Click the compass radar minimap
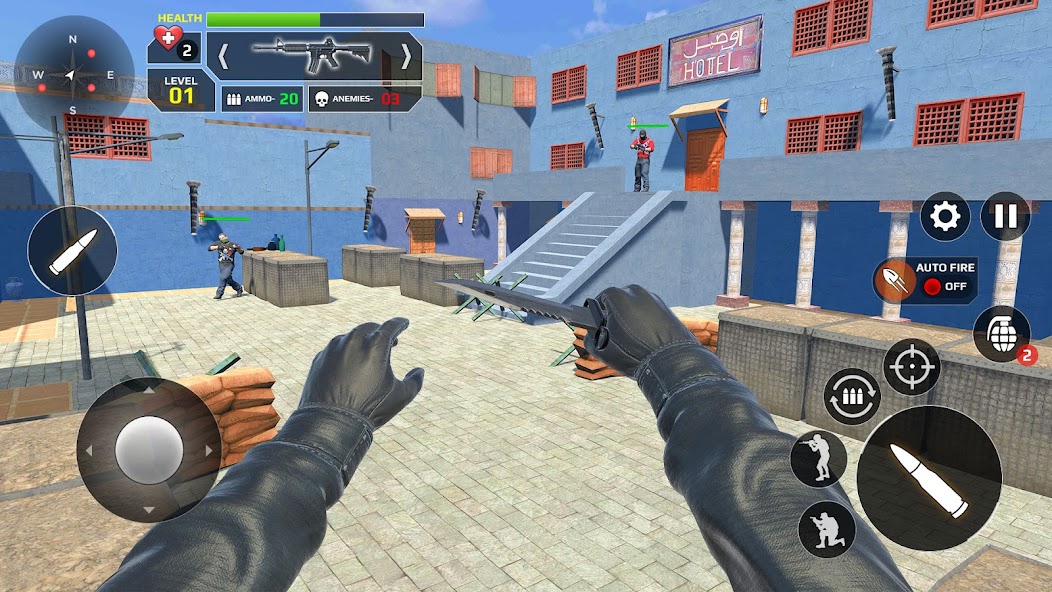This screenshot has width=1052, height=592. [72, 75]
